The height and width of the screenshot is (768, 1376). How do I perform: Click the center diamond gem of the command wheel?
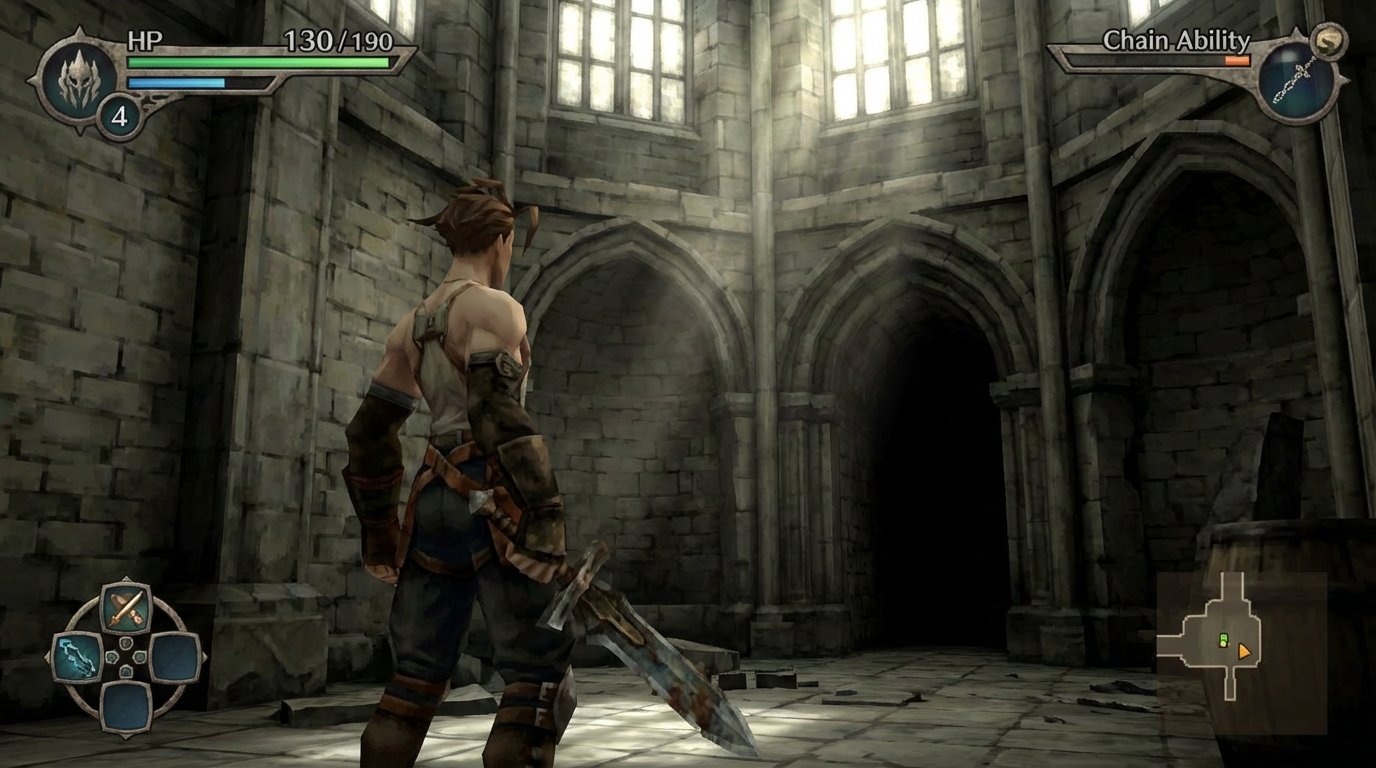point(126,656)
